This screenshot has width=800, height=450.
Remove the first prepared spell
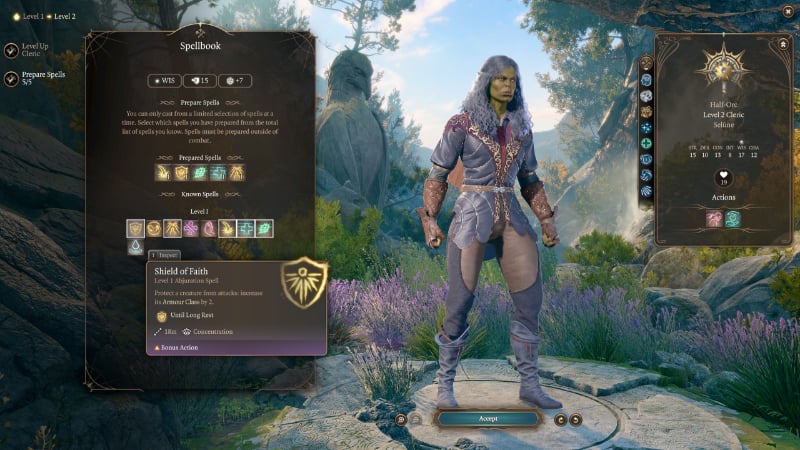(163, 173)
